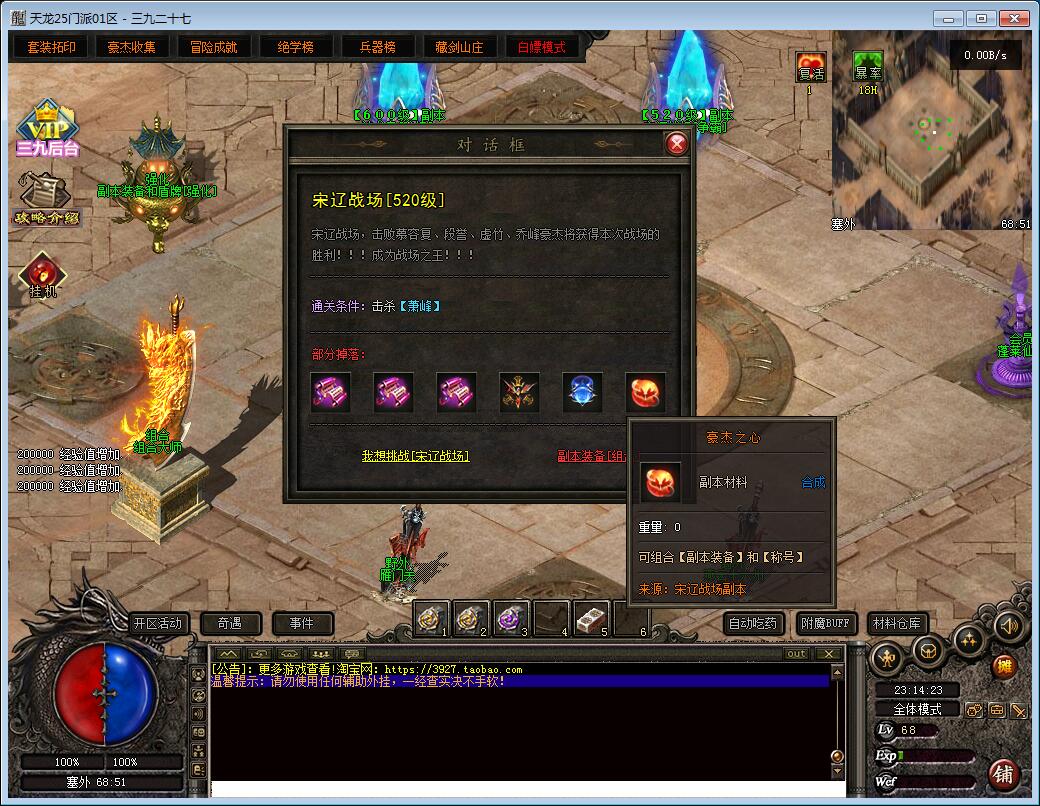Activate the 挂机 auto-battle icon
Viewport: 1040px width, 806px height.
tap(43, 275)
